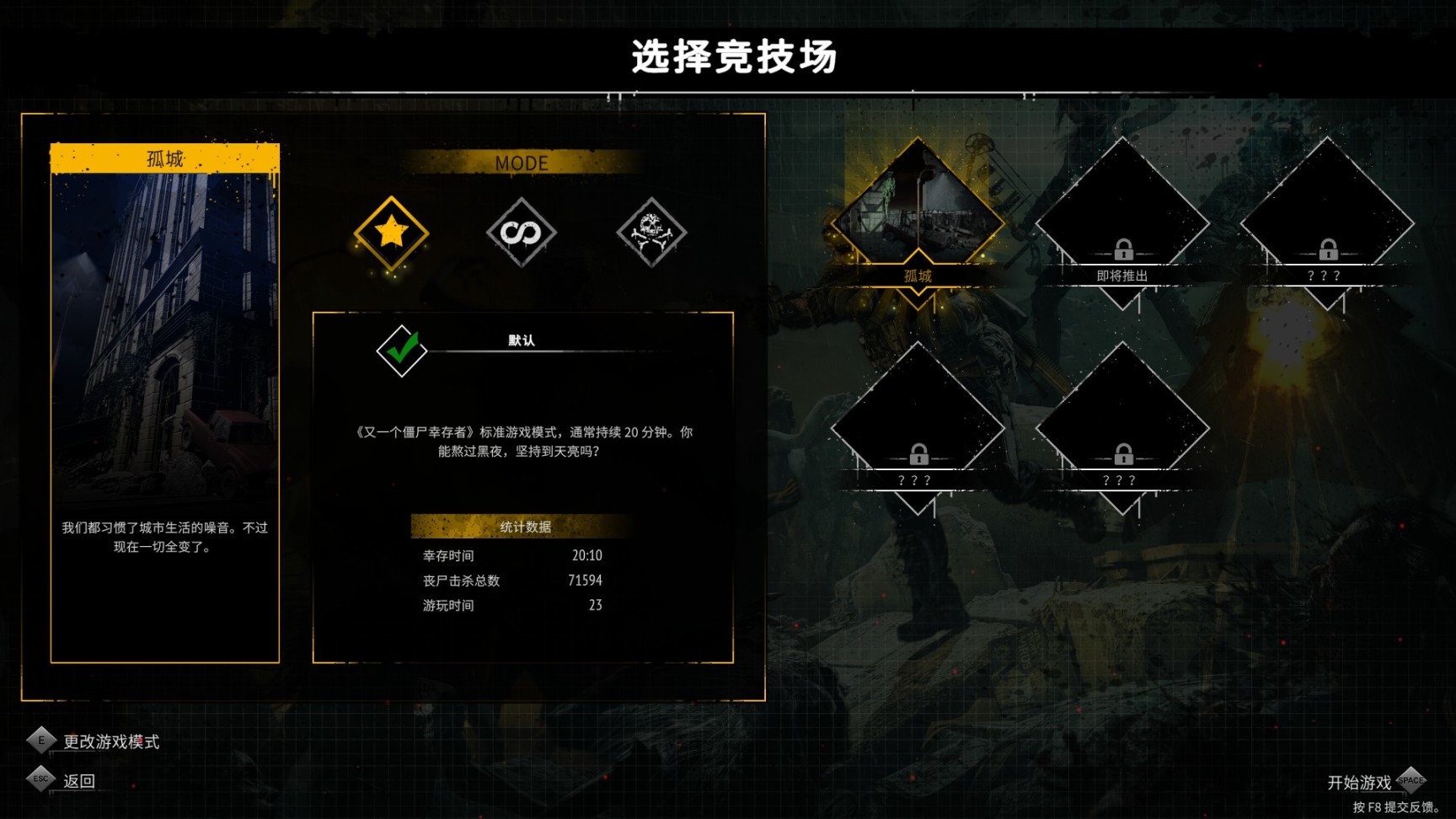1456x819 pixels.
Task: Select the star standard mode icon
Action: click(390, 234)
